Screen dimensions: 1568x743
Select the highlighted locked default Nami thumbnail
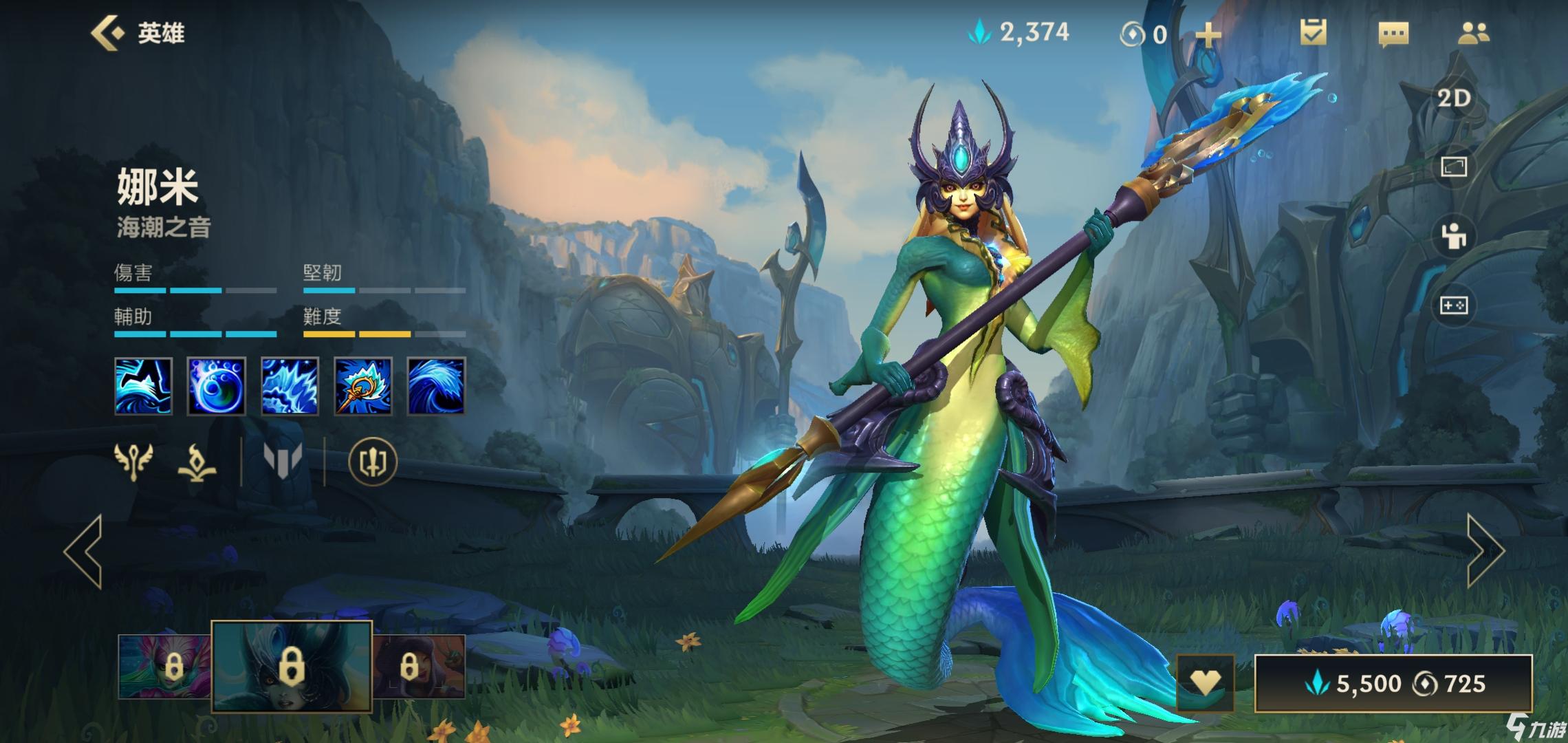[292, 665]
